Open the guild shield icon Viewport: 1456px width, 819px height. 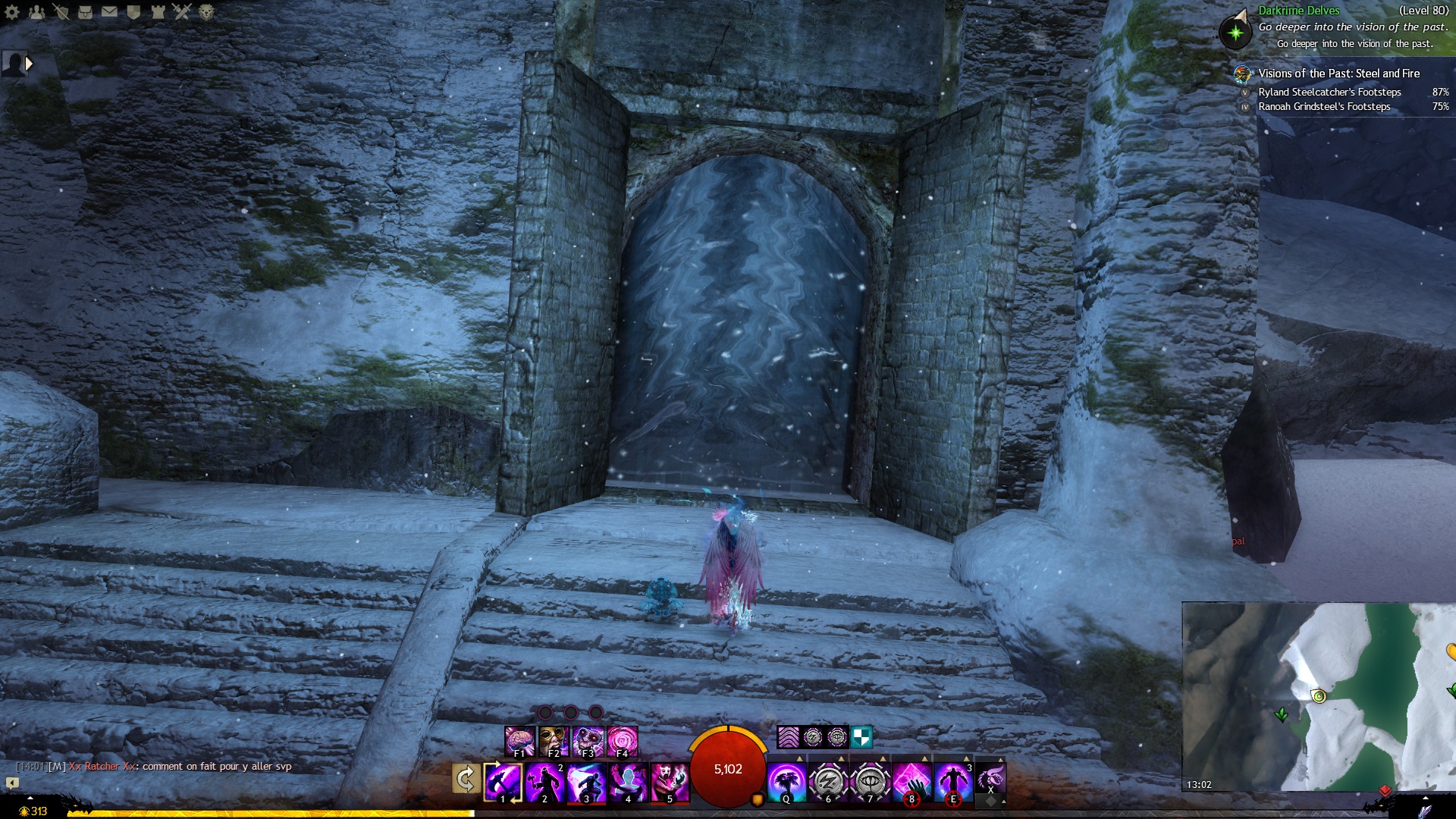(133, 11)
